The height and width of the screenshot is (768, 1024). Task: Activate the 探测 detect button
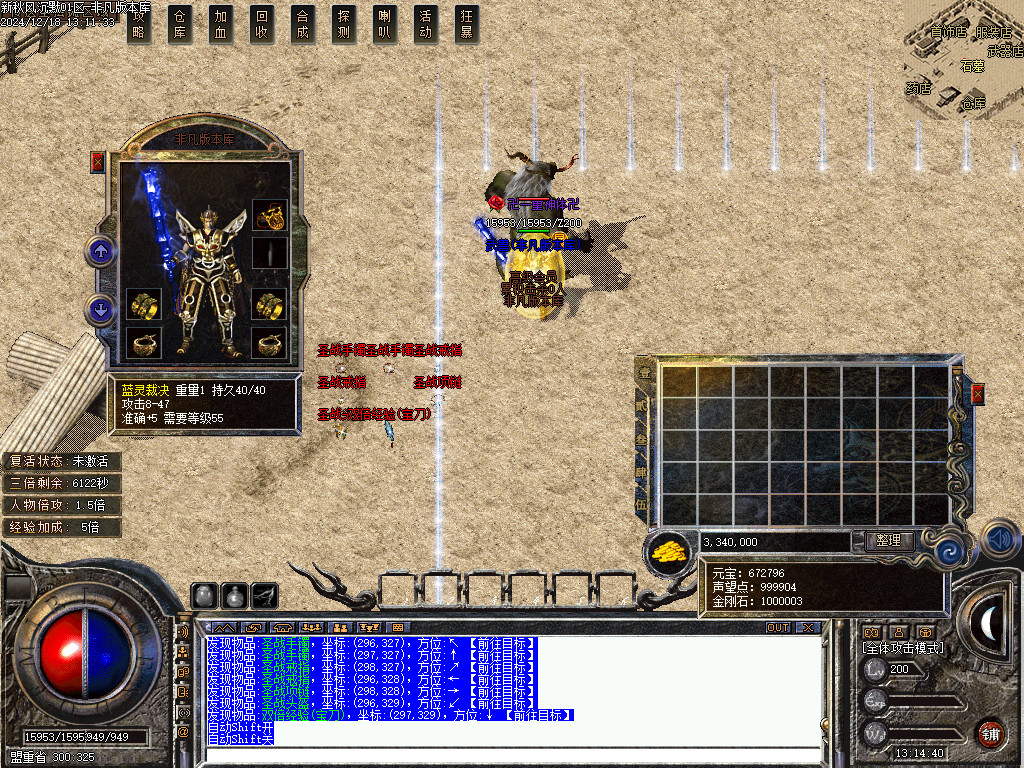pyautogui.click(x=344, y=24)
